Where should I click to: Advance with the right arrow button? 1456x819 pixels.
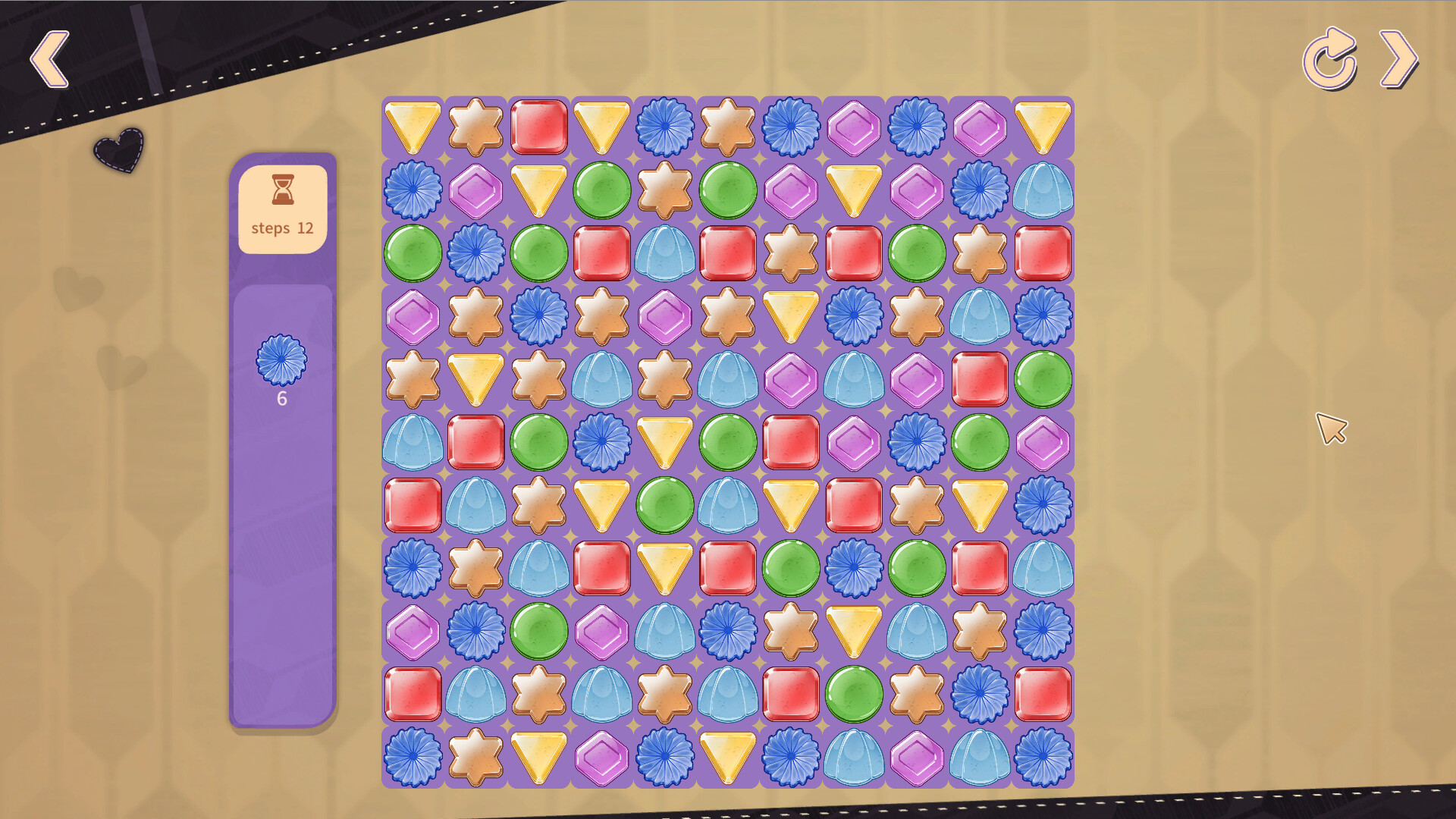(1398, 59)
